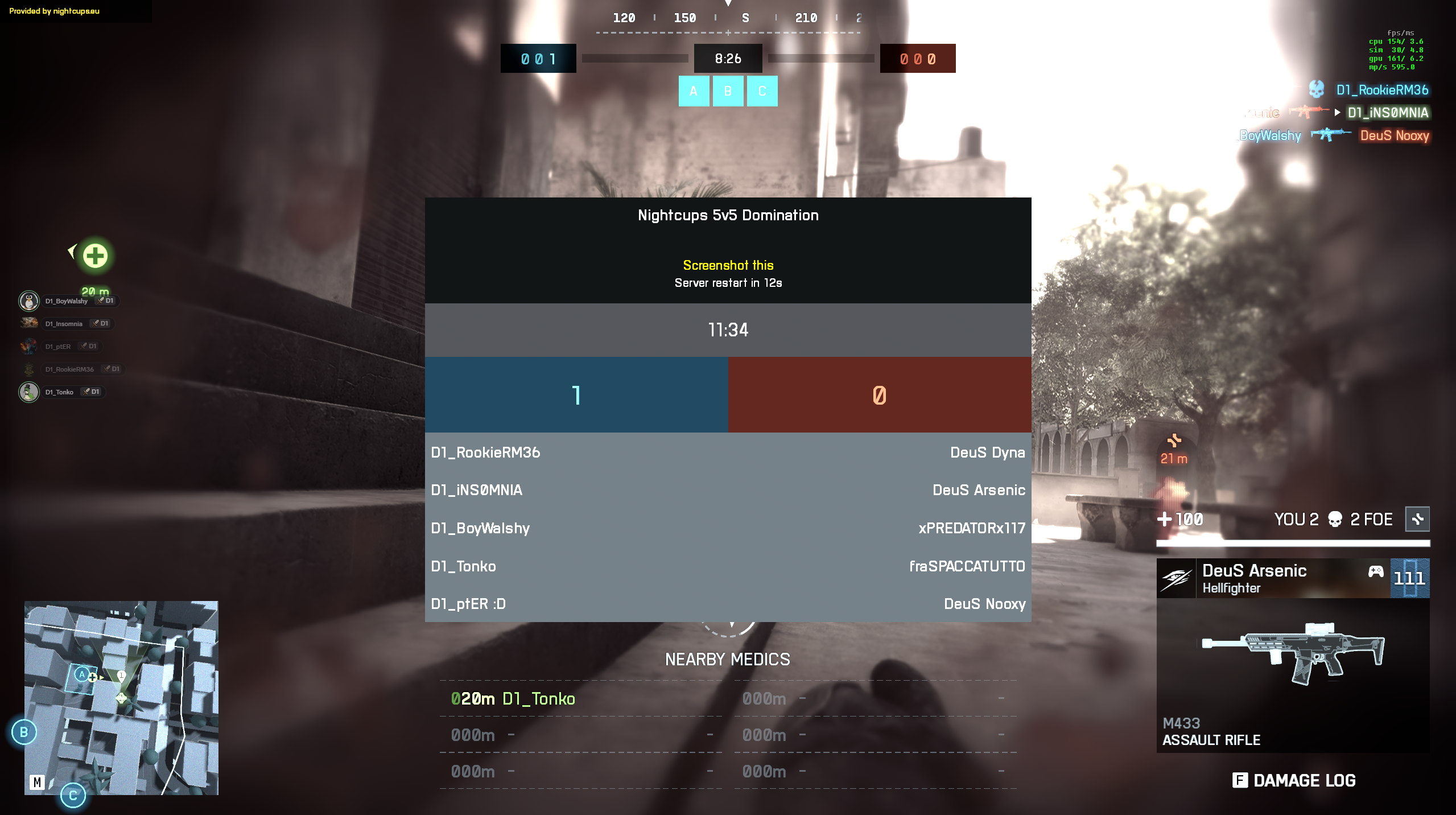Image resolution: width=1456 pixels, height=815 pixels.
Task: Select DeuS Dyna in the scoreboard
Action: pyautogui.click(x=987, y=452)
